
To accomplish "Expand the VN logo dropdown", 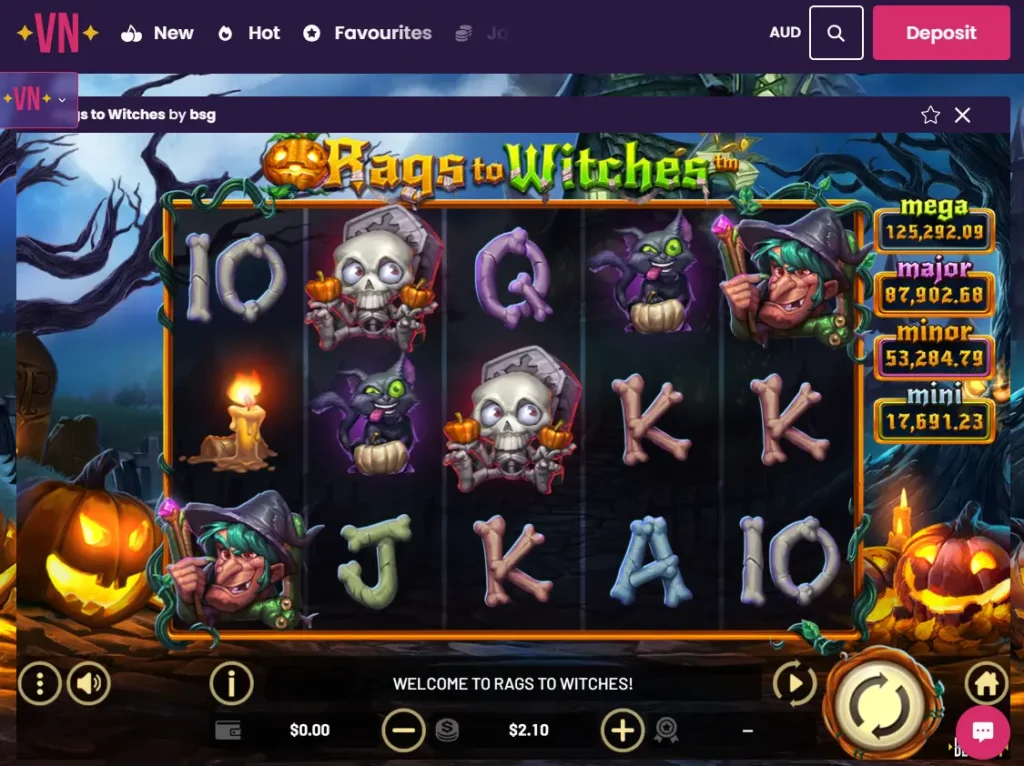I will (63, 100).
